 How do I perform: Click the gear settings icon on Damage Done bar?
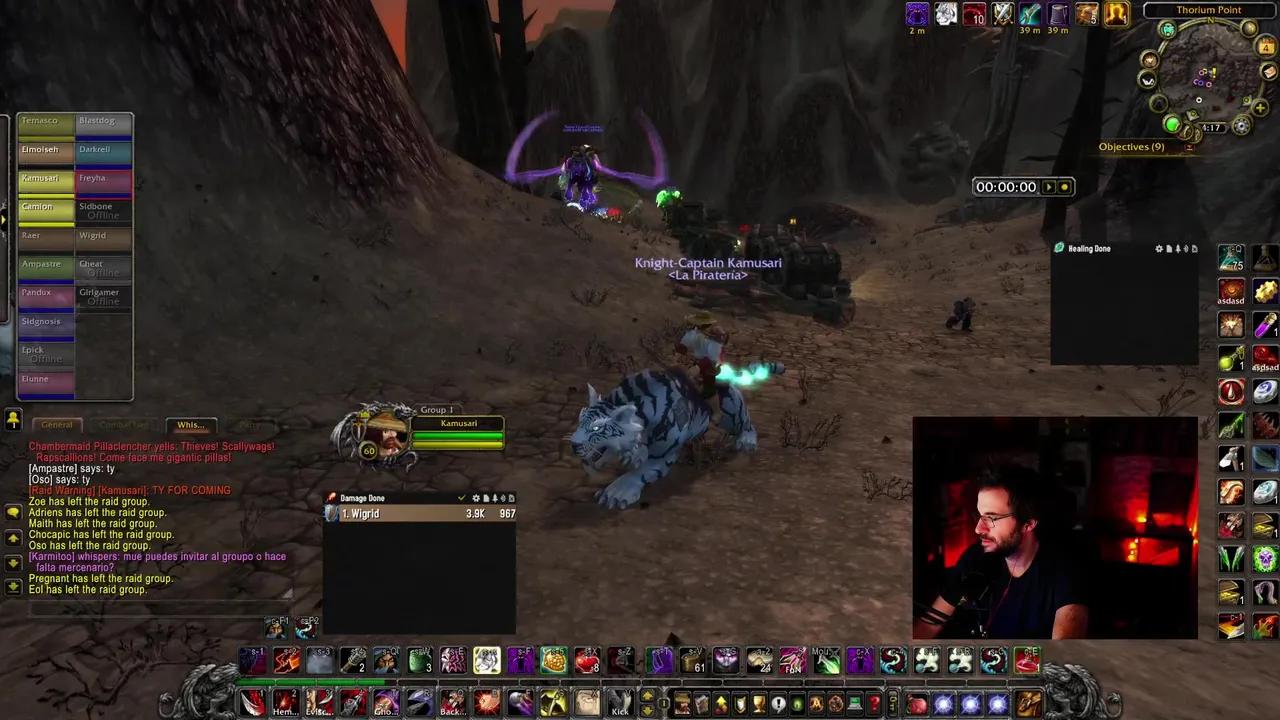point(475,498)
